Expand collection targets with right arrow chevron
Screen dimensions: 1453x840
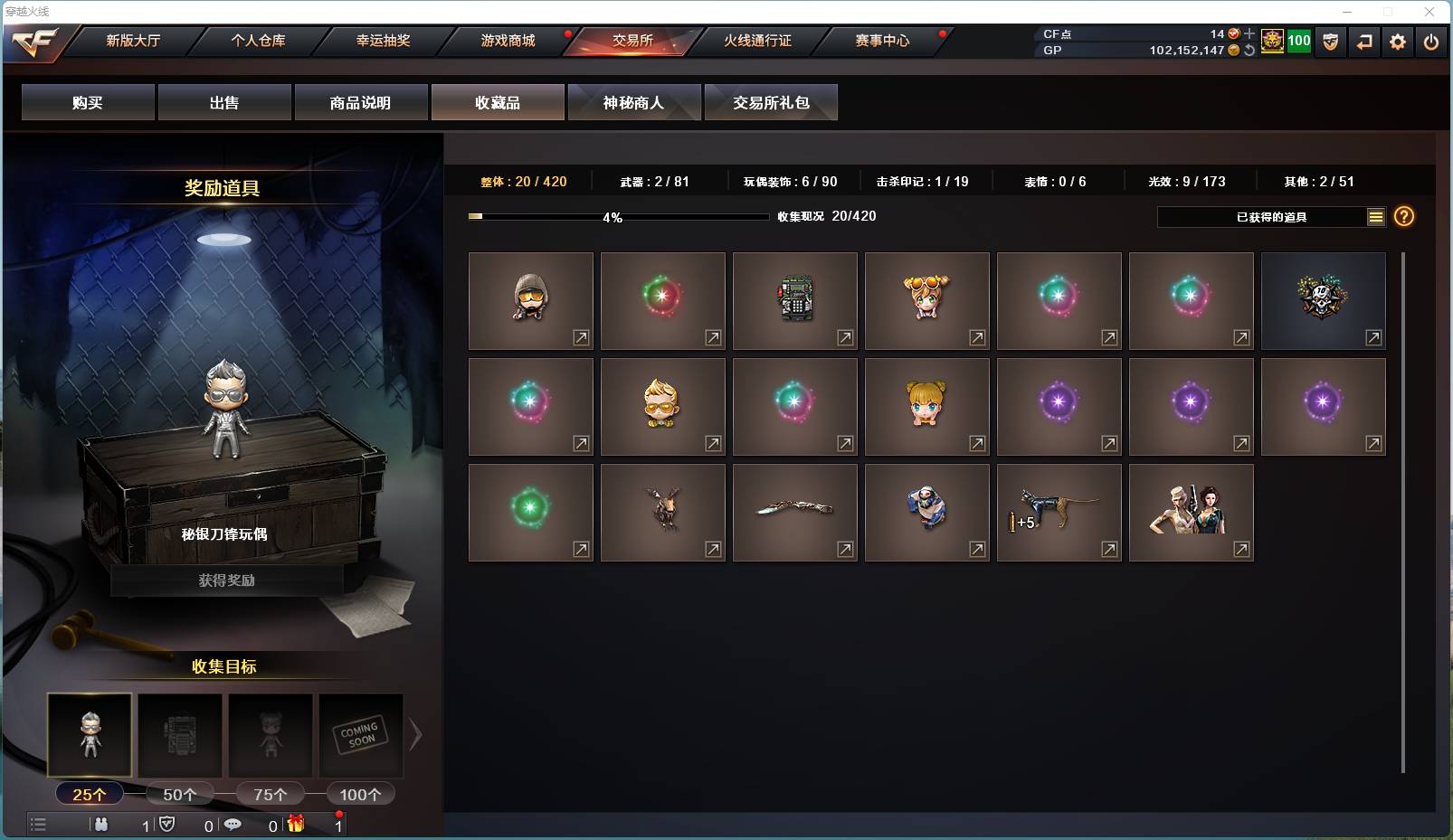point(415,734)
